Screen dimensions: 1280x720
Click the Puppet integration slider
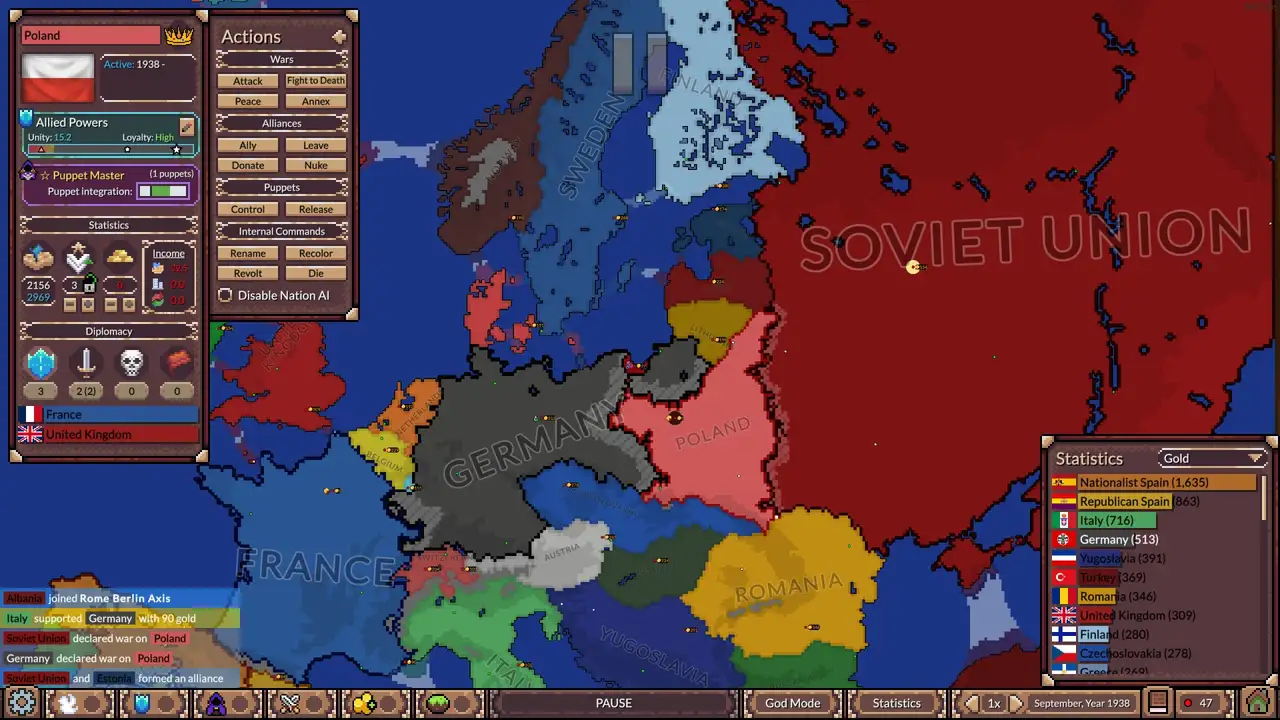[x=164, y=191]
